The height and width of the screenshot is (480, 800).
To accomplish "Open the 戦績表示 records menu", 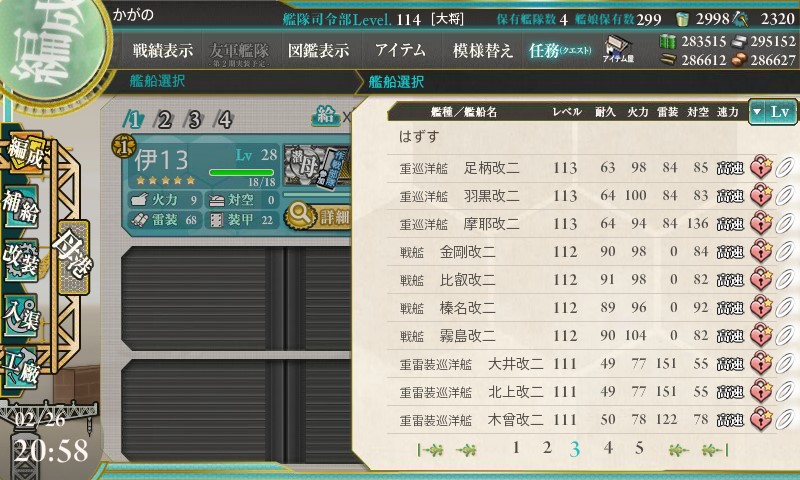I will click(163, 51).
